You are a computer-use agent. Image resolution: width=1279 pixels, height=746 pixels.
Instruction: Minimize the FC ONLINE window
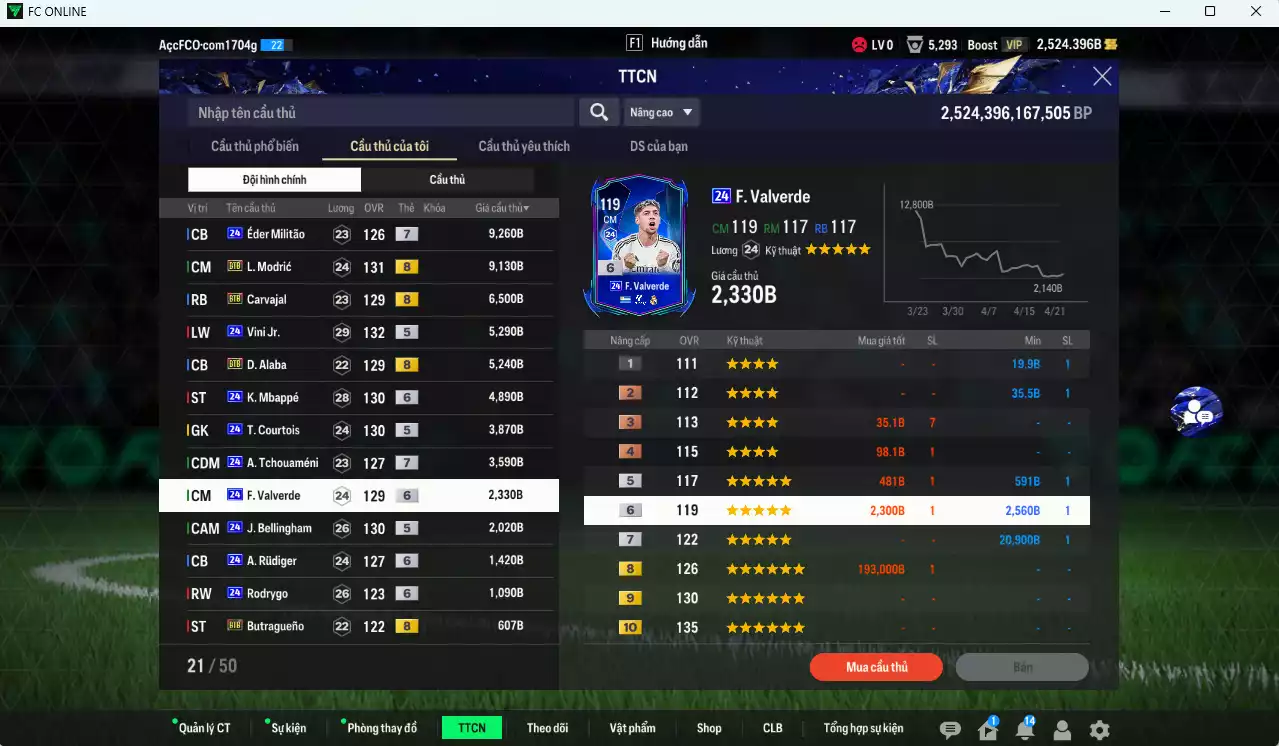coord(1163,12)
